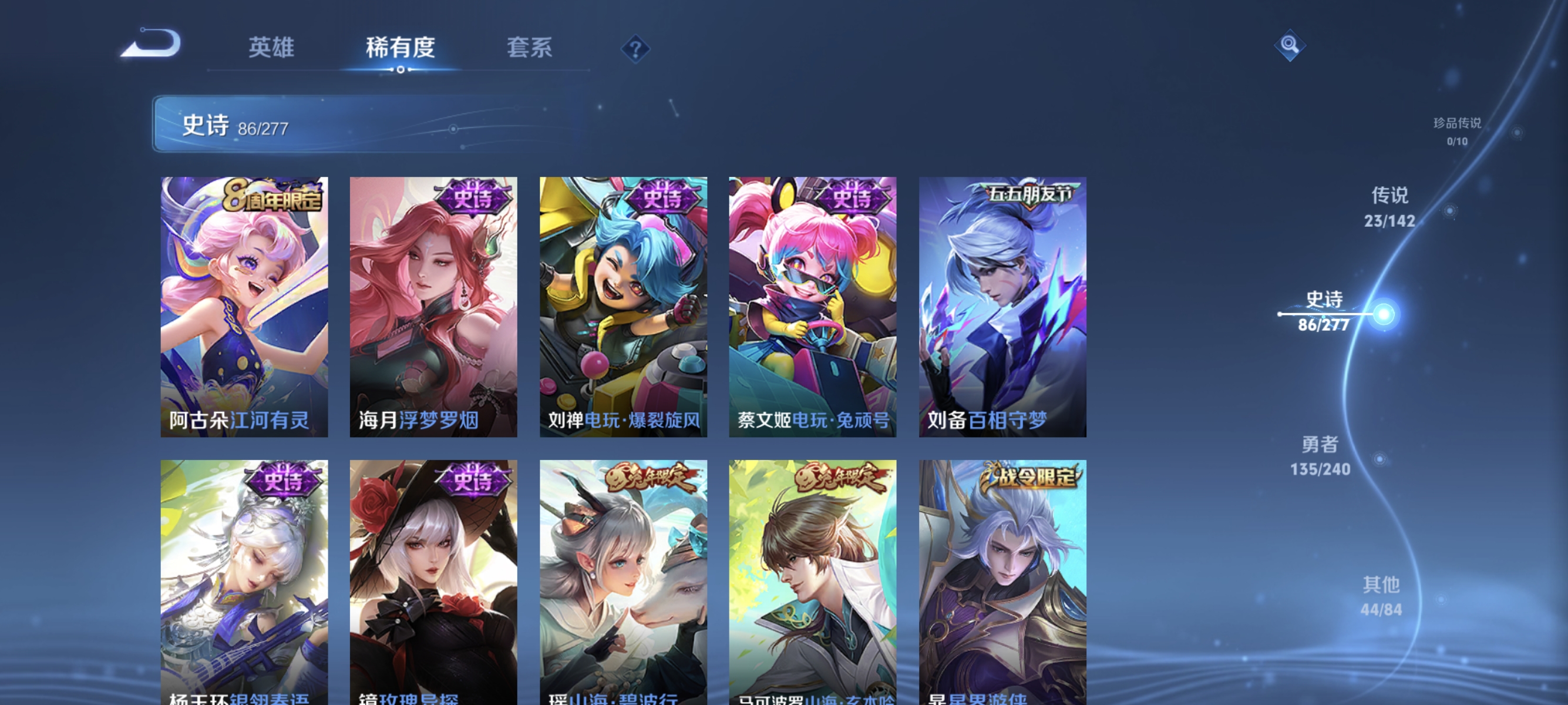Open the search magnifier icon
The width and height of the screenshot is (1568, 705).
pyautogui.click(x=1290, y=45)
